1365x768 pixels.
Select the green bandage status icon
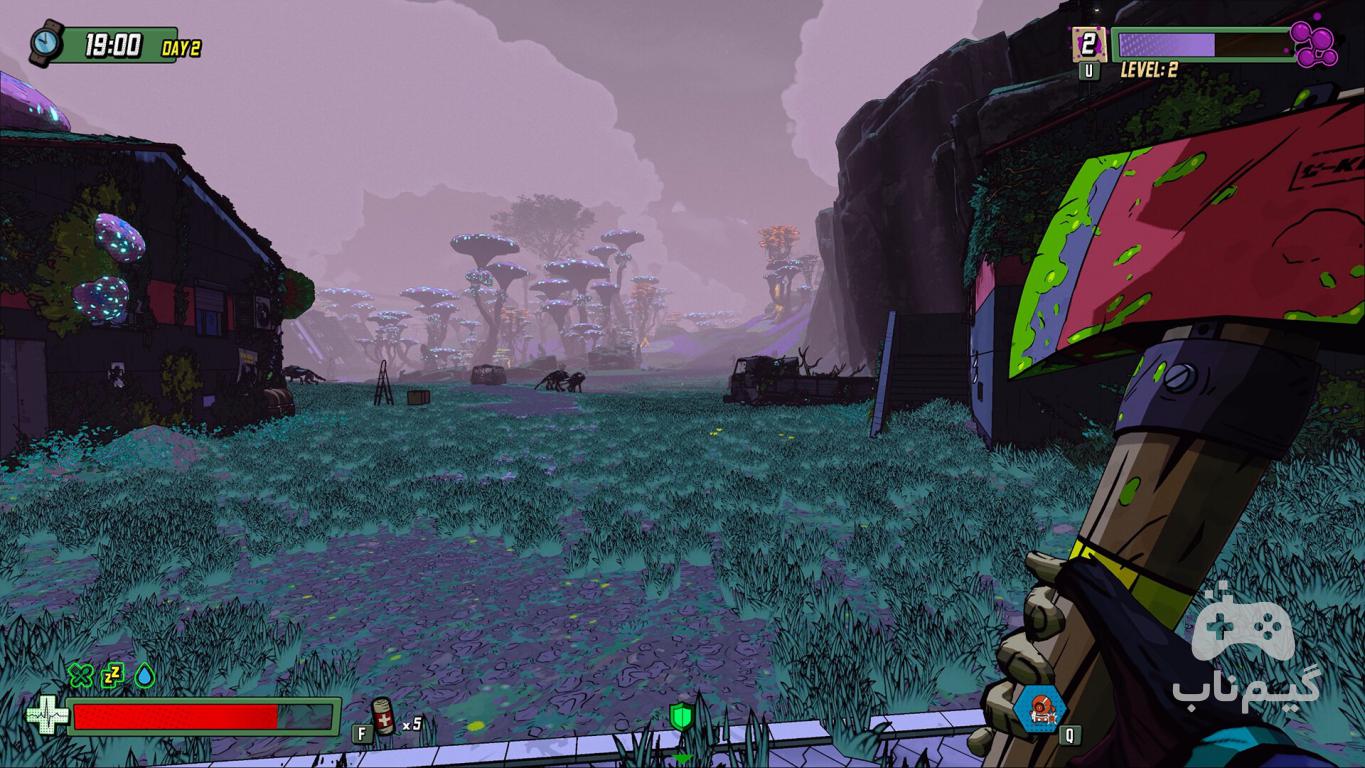point(81,676)
